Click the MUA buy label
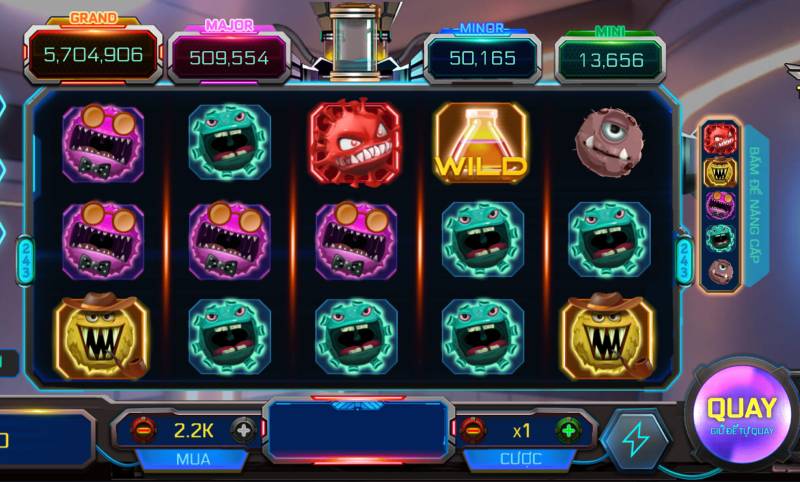The height and width of the screenshot is (482, 800). (x=192, y=458)
